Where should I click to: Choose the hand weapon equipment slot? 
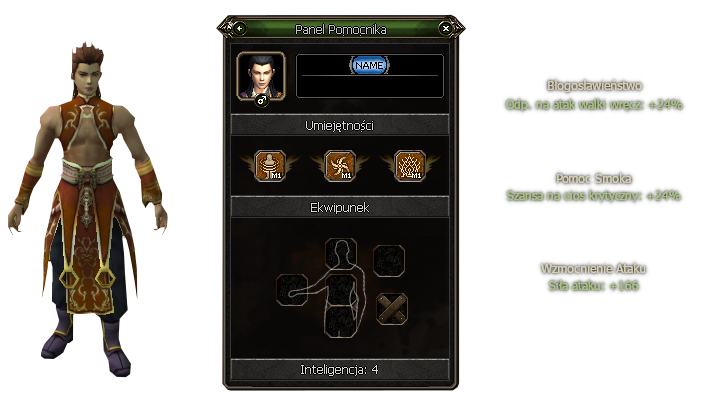293,287
